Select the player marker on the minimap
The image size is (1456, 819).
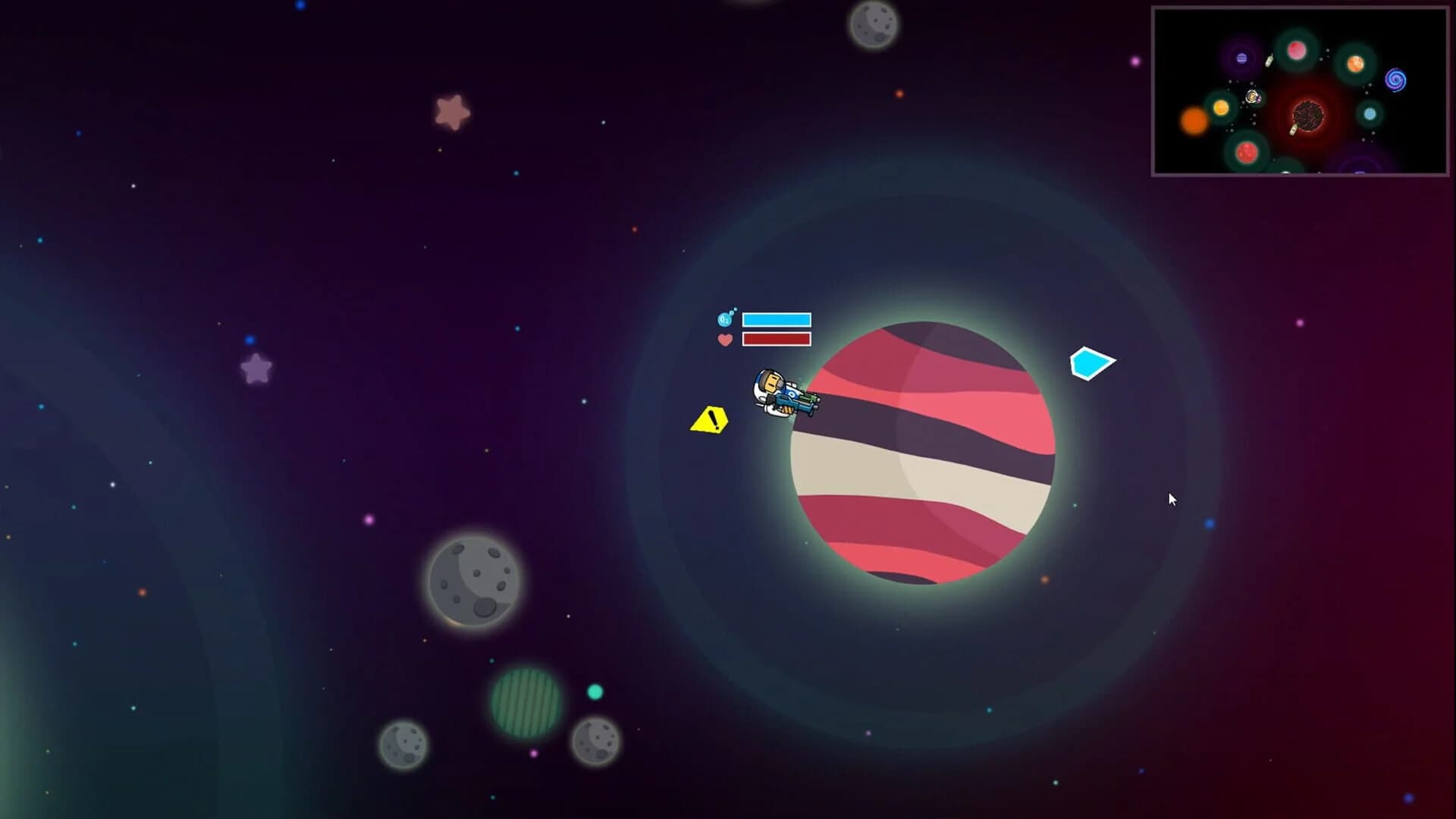click(1251, 97)
